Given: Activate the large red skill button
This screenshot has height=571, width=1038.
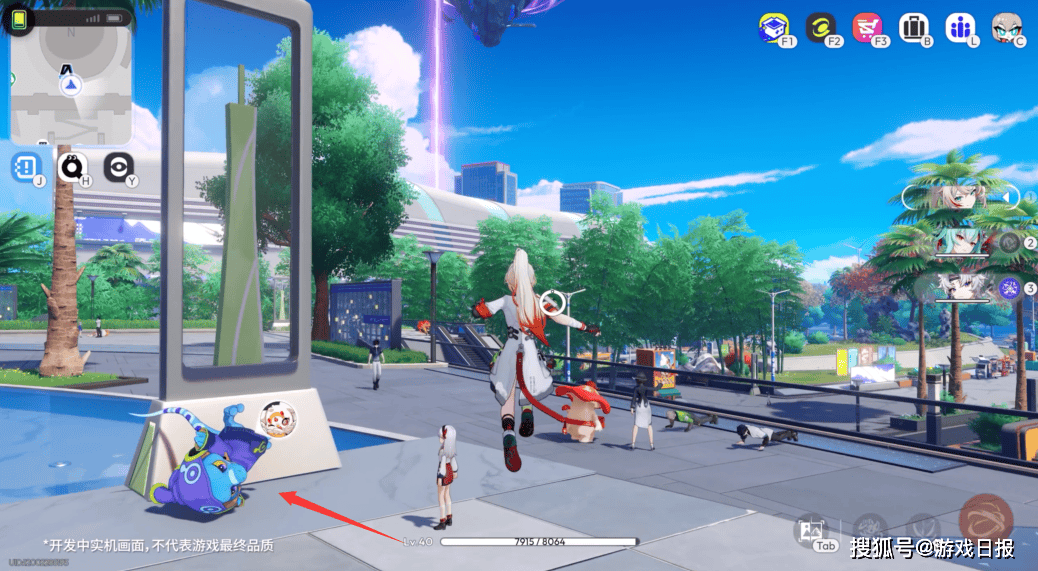Looking at the screenshot, I should pos(985,521).
